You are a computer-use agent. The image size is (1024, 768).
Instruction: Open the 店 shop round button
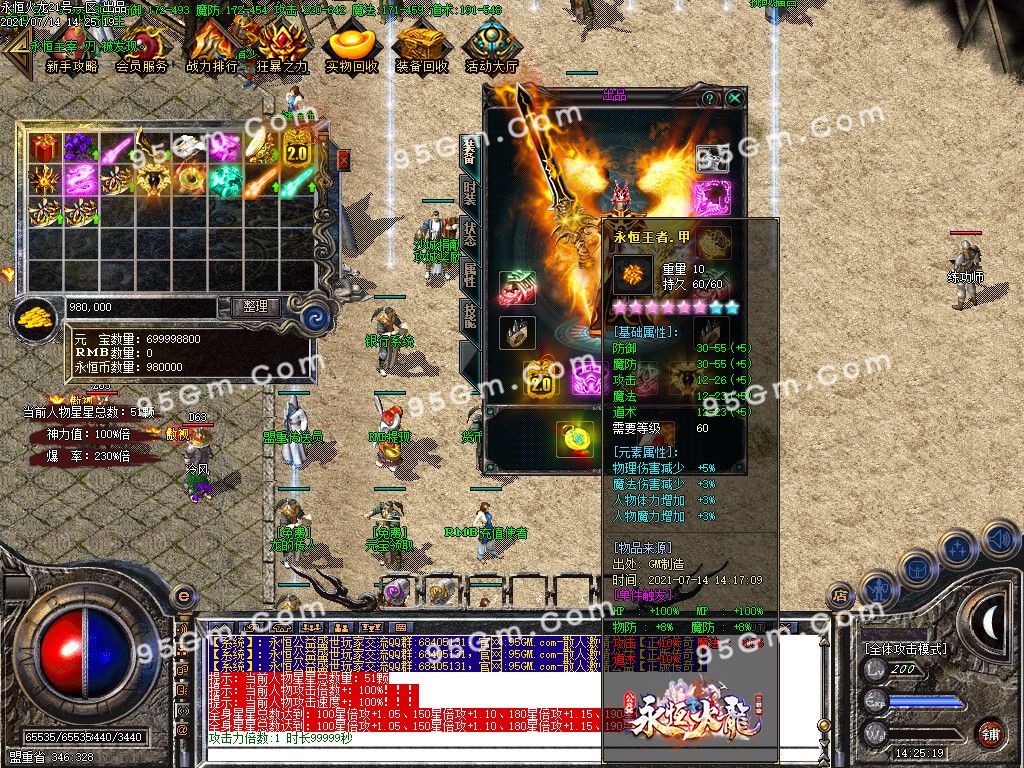[x=839, y=596]
